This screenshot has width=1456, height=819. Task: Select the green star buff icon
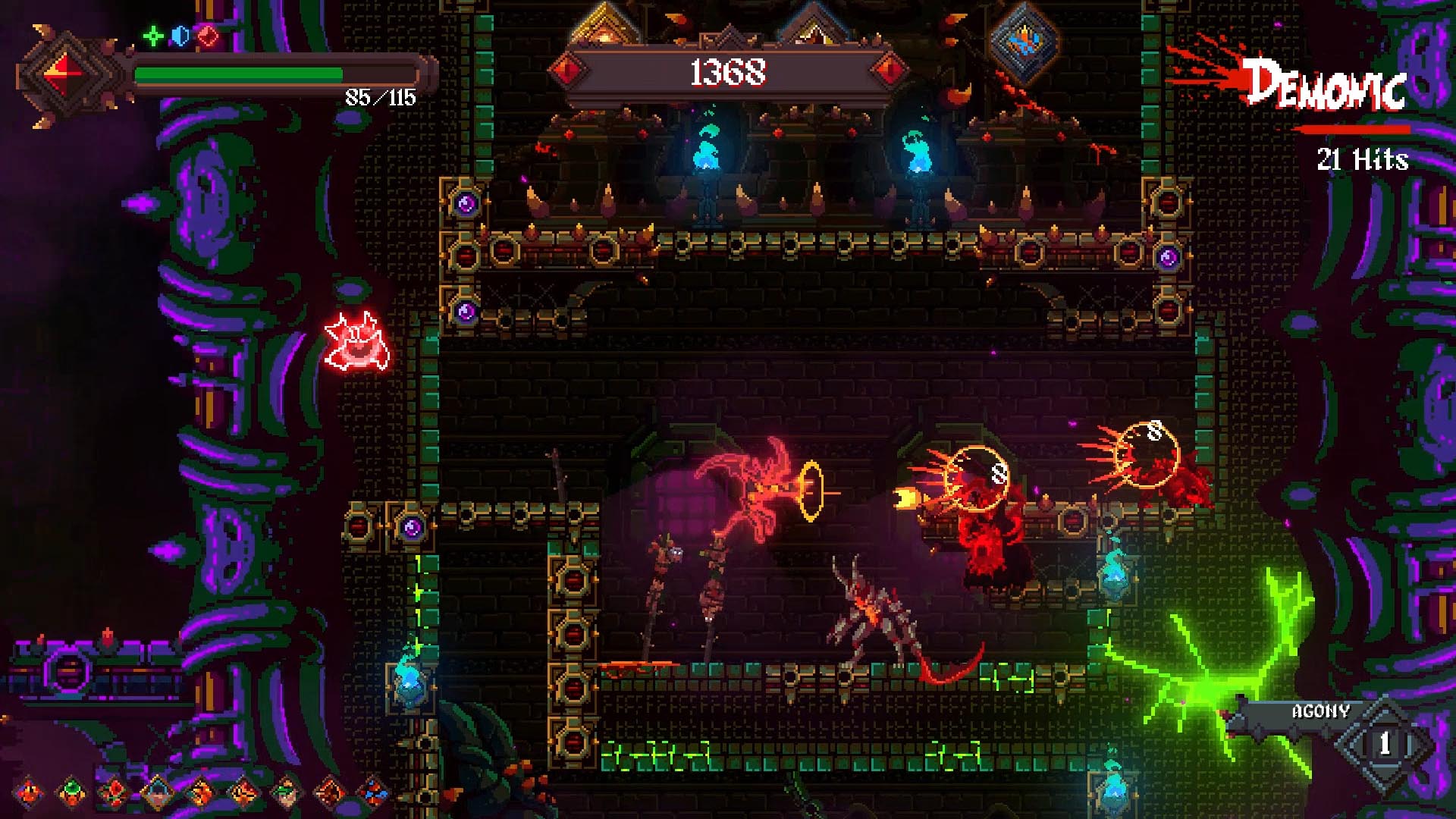(154, 36)
